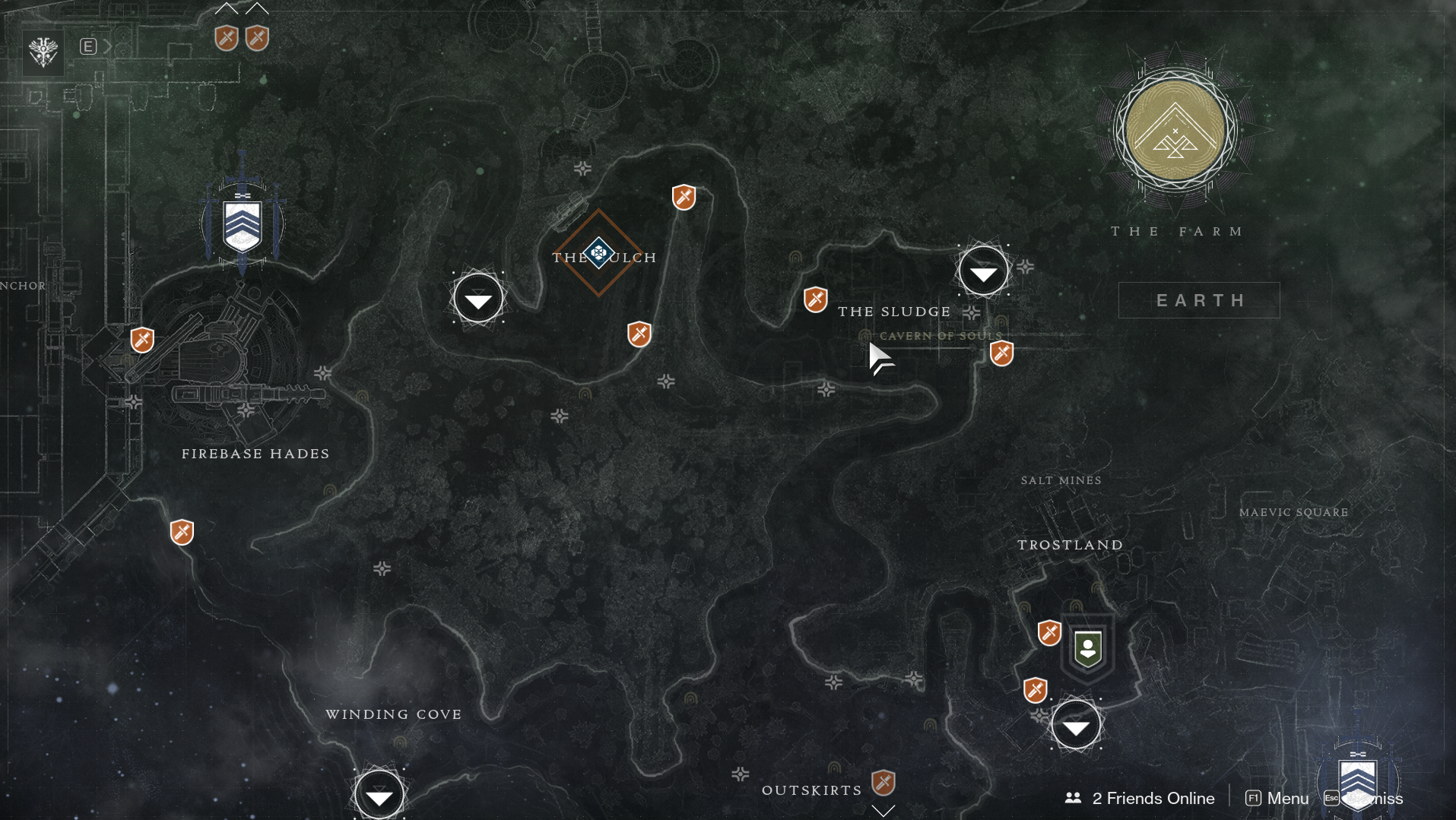Click the Ghost emblem in top-left corner

(x=43, y=52)
